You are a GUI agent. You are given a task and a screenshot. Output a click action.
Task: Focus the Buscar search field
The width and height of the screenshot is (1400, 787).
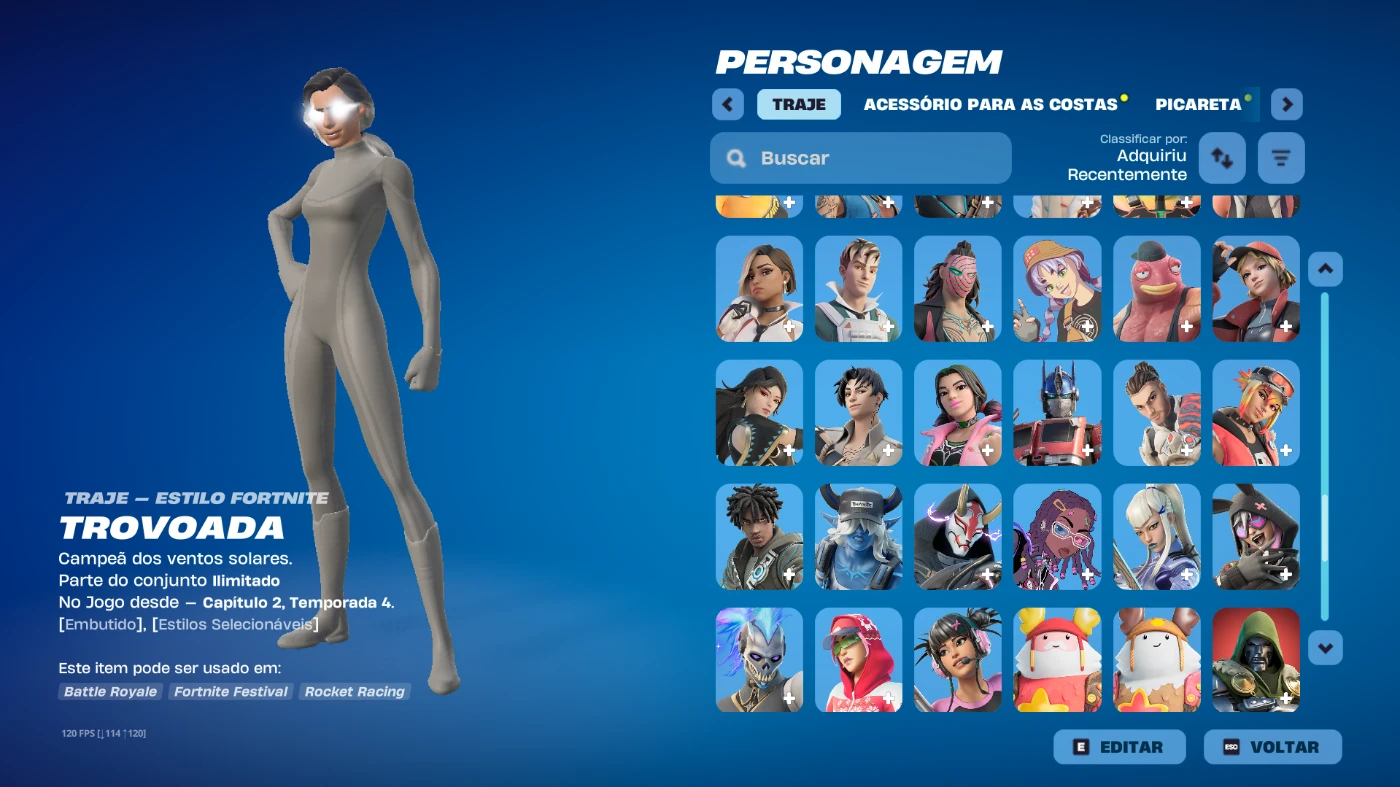(x=861, y=158)
